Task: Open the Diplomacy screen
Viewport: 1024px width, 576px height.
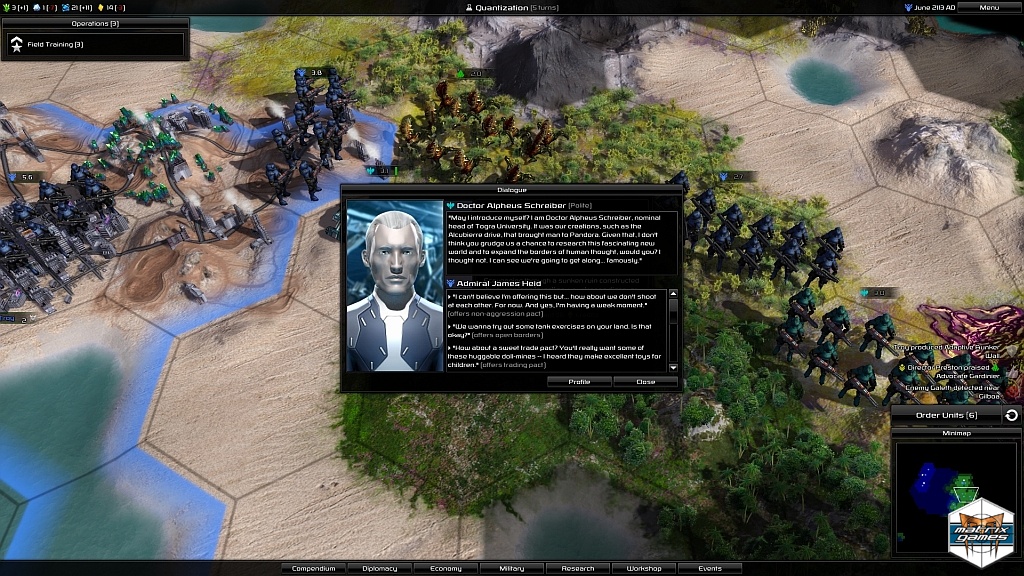Action: click(x=379, y=568)
